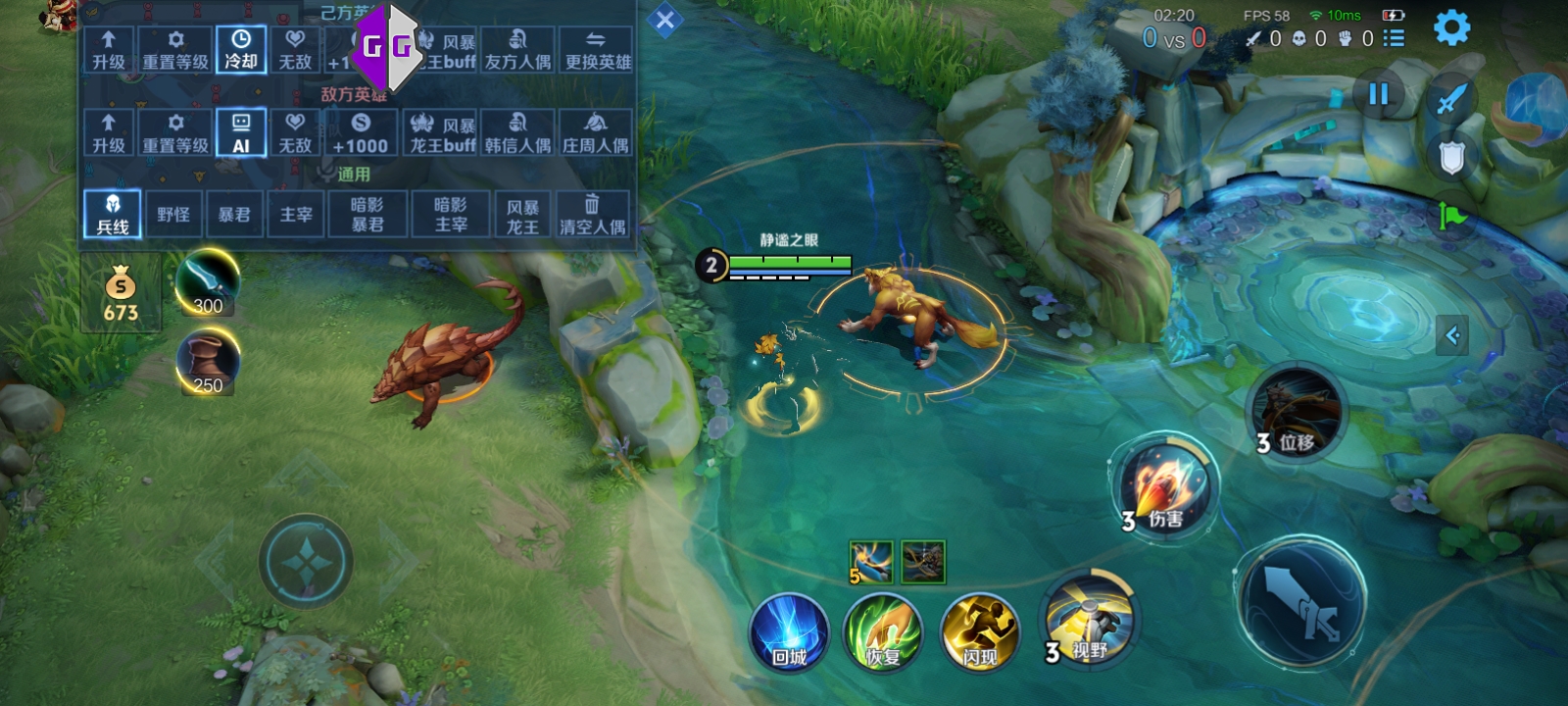Tap the basic attack sword button
This screenshot has width=1568, height=706.
[1302, 600]
